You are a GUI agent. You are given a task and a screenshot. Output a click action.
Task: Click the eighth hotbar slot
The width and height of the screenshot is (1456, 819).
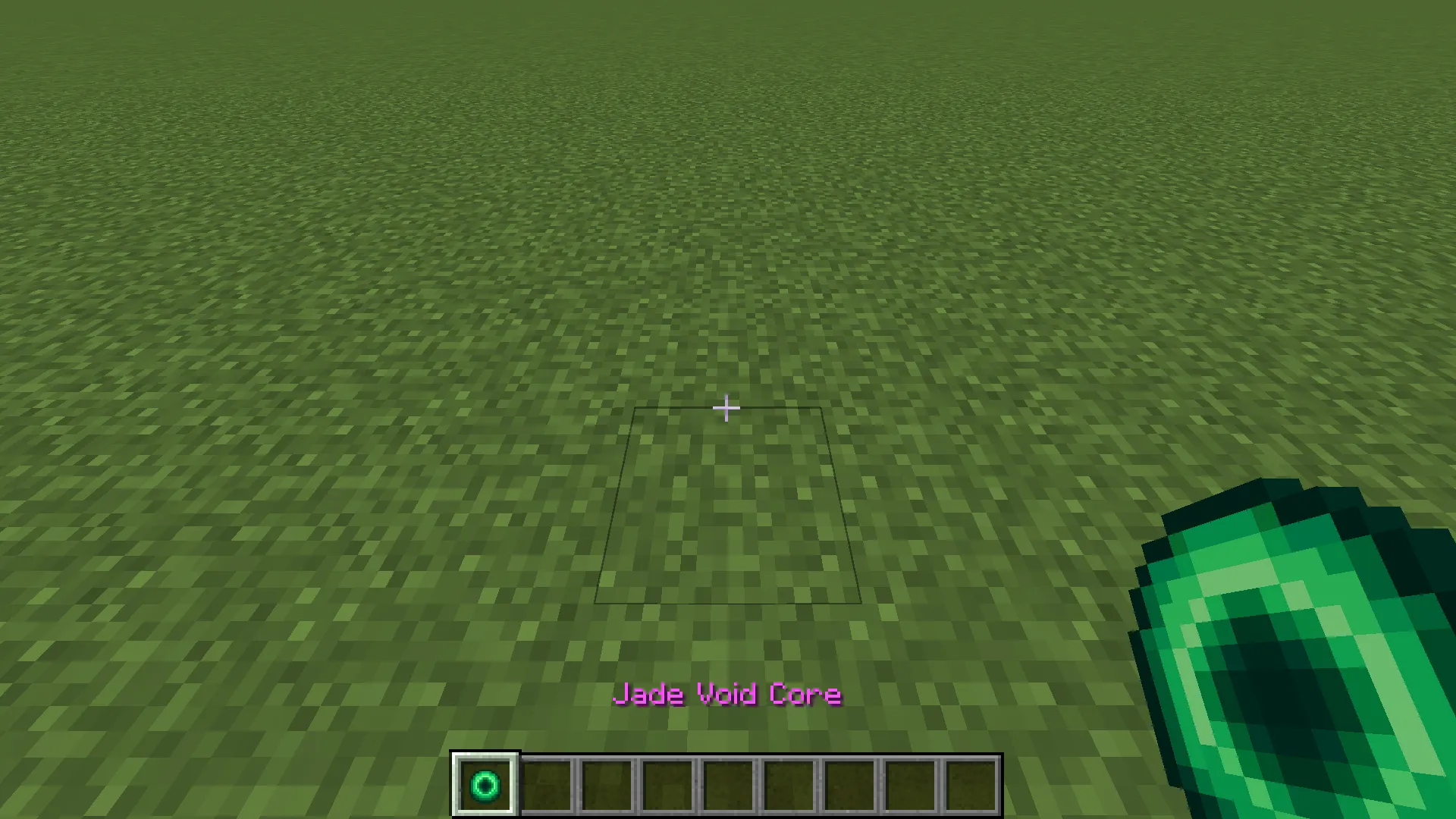(910, 783)
